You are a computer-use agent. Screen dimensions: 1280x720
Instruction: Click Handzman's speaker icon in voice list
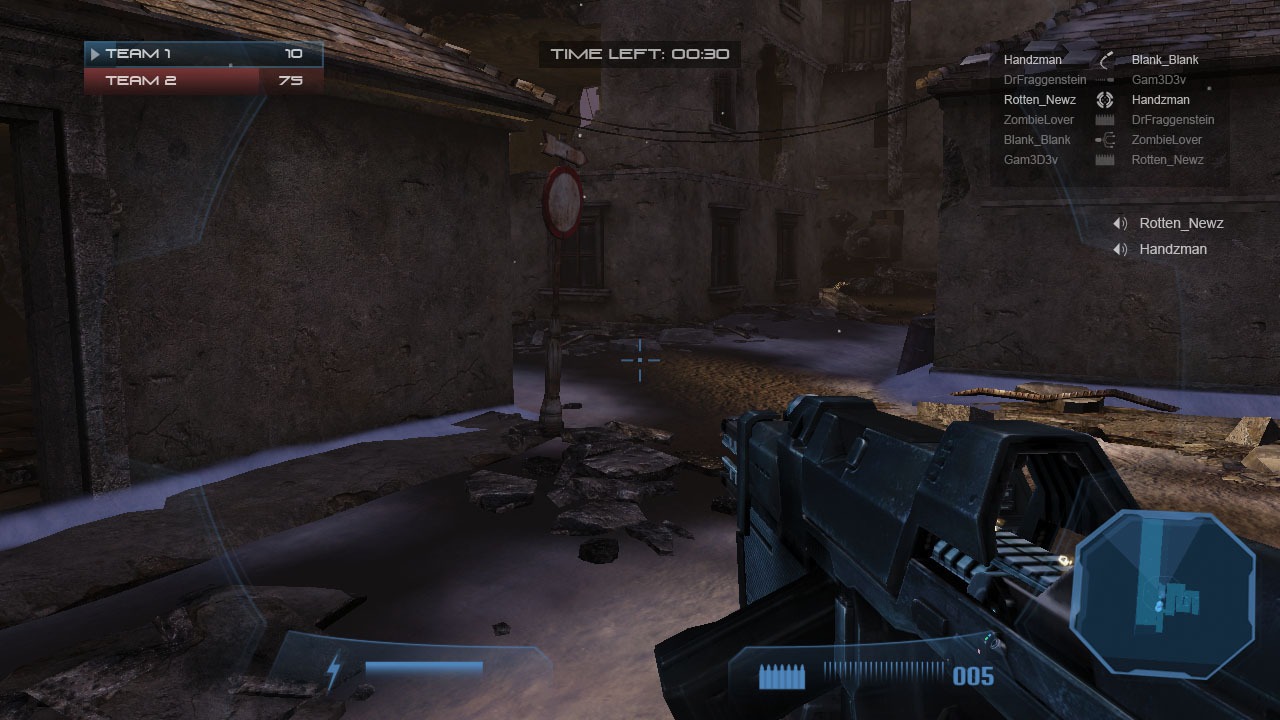point(1120,250)
